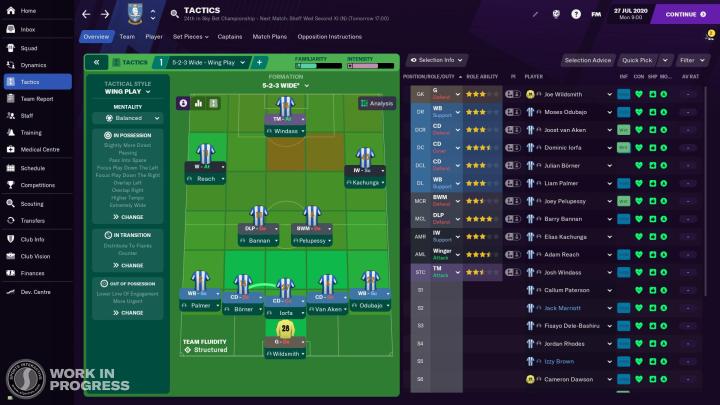This screenshot has width=720, height=405.
Task: Open the Scouting section
Action: click(33, 203)
